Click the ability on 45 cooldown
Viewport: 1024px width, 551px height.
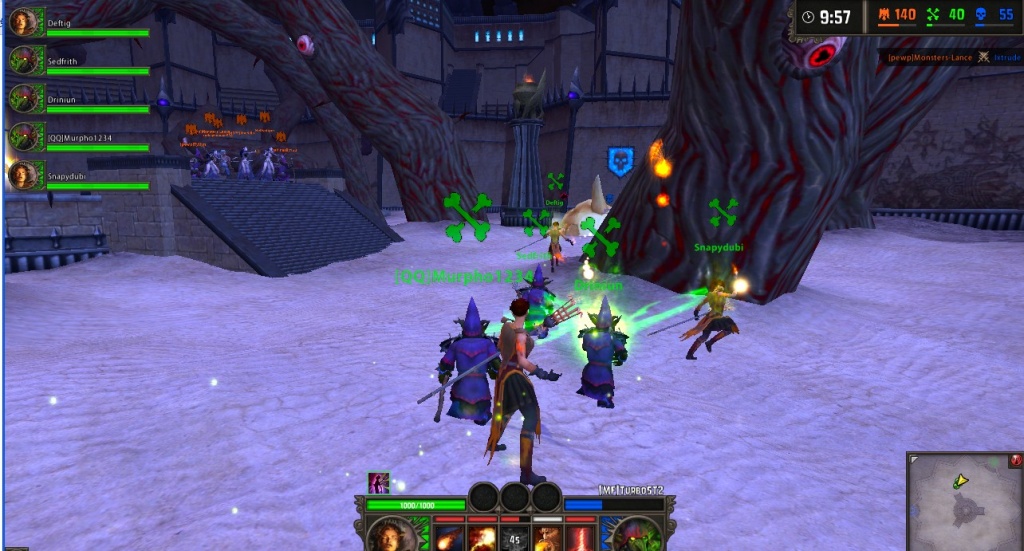click(x=515, y=538)
